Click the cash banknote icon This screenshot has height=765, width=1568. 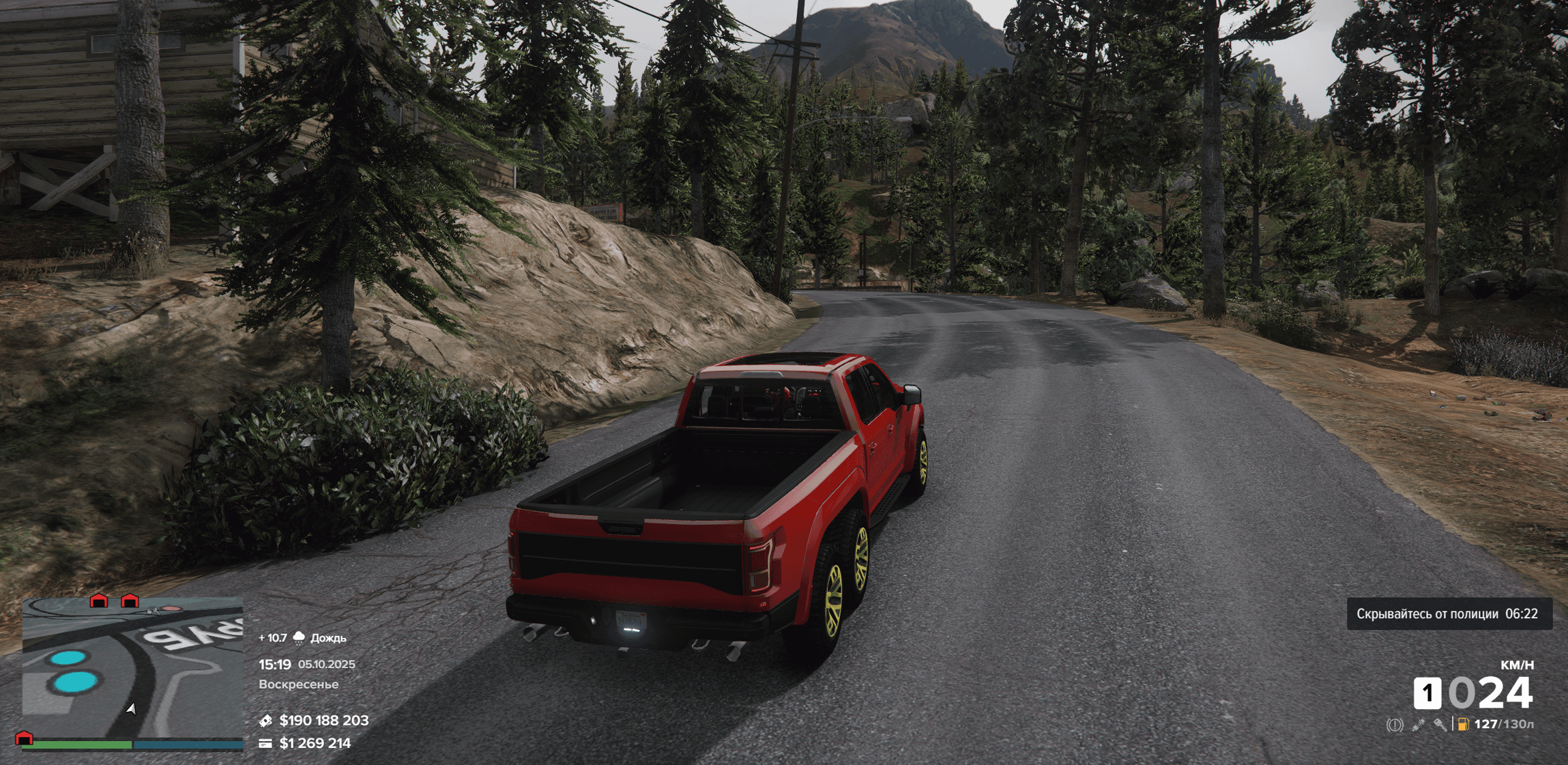(x=265, y=721)
